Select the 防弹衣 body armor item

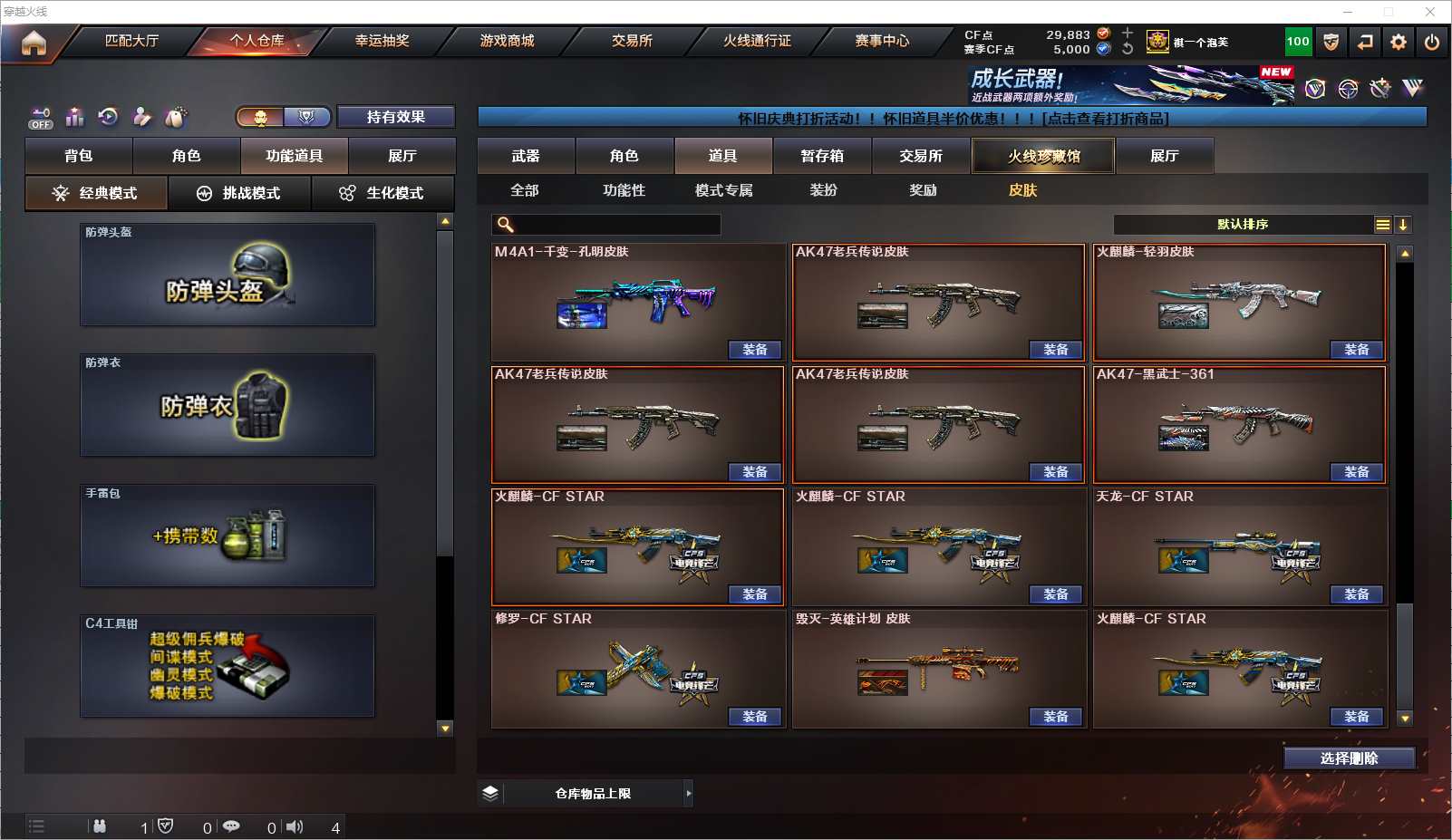[x=227, y=405]
